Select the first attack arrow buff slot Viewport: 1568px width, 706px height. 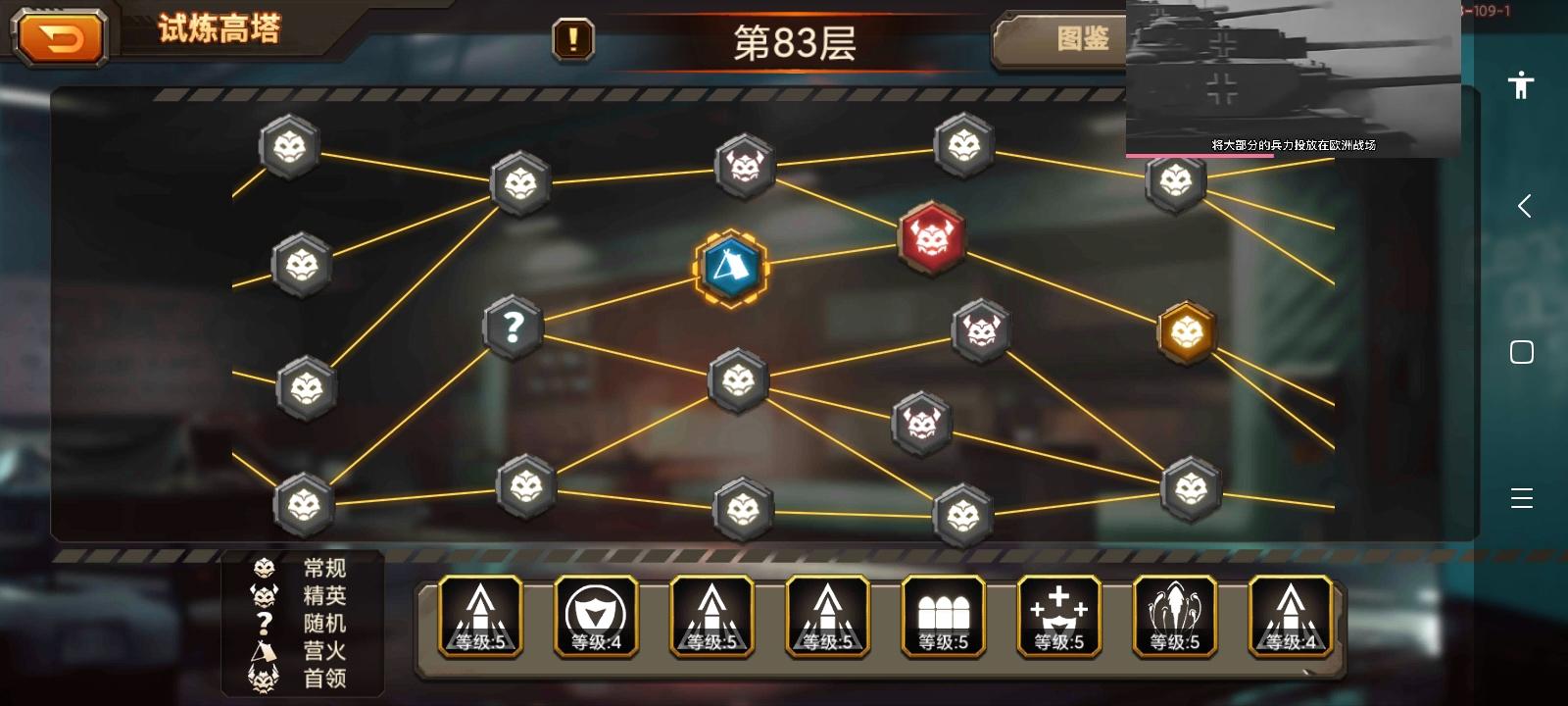tap(480, 616)
